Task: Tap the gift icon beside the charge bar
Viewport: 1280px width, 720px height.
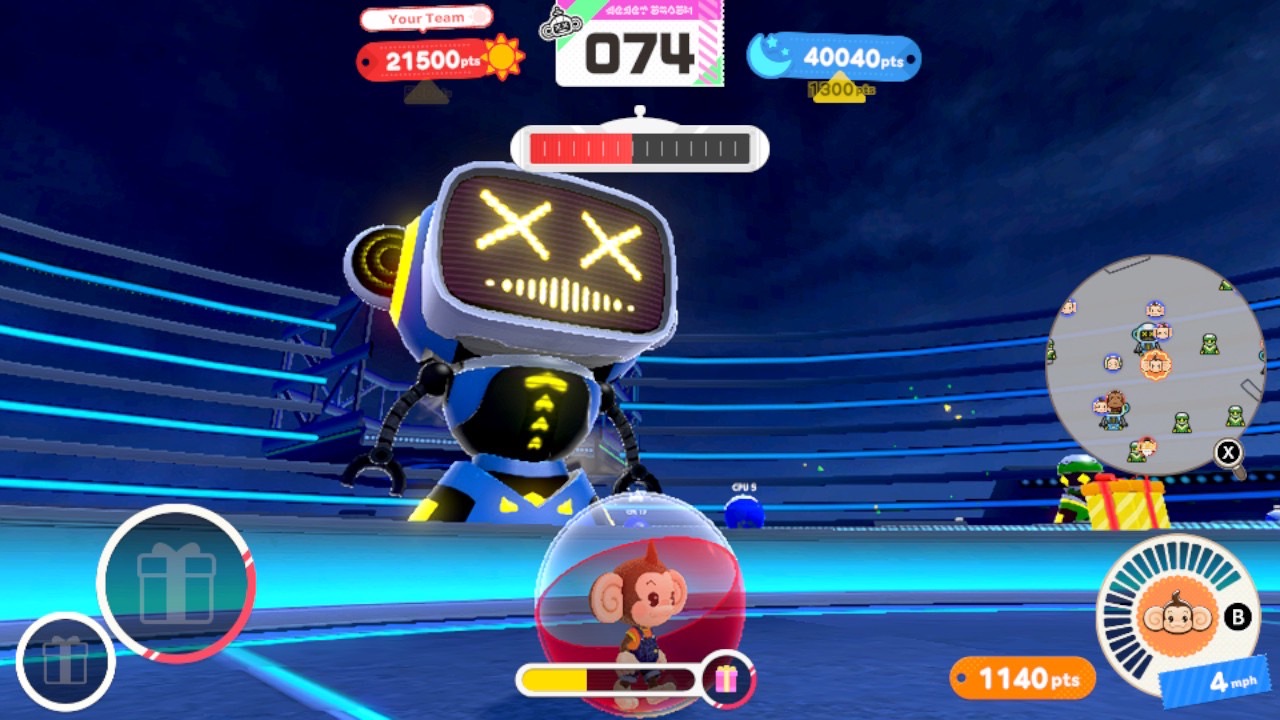Action: click(726, 680)
